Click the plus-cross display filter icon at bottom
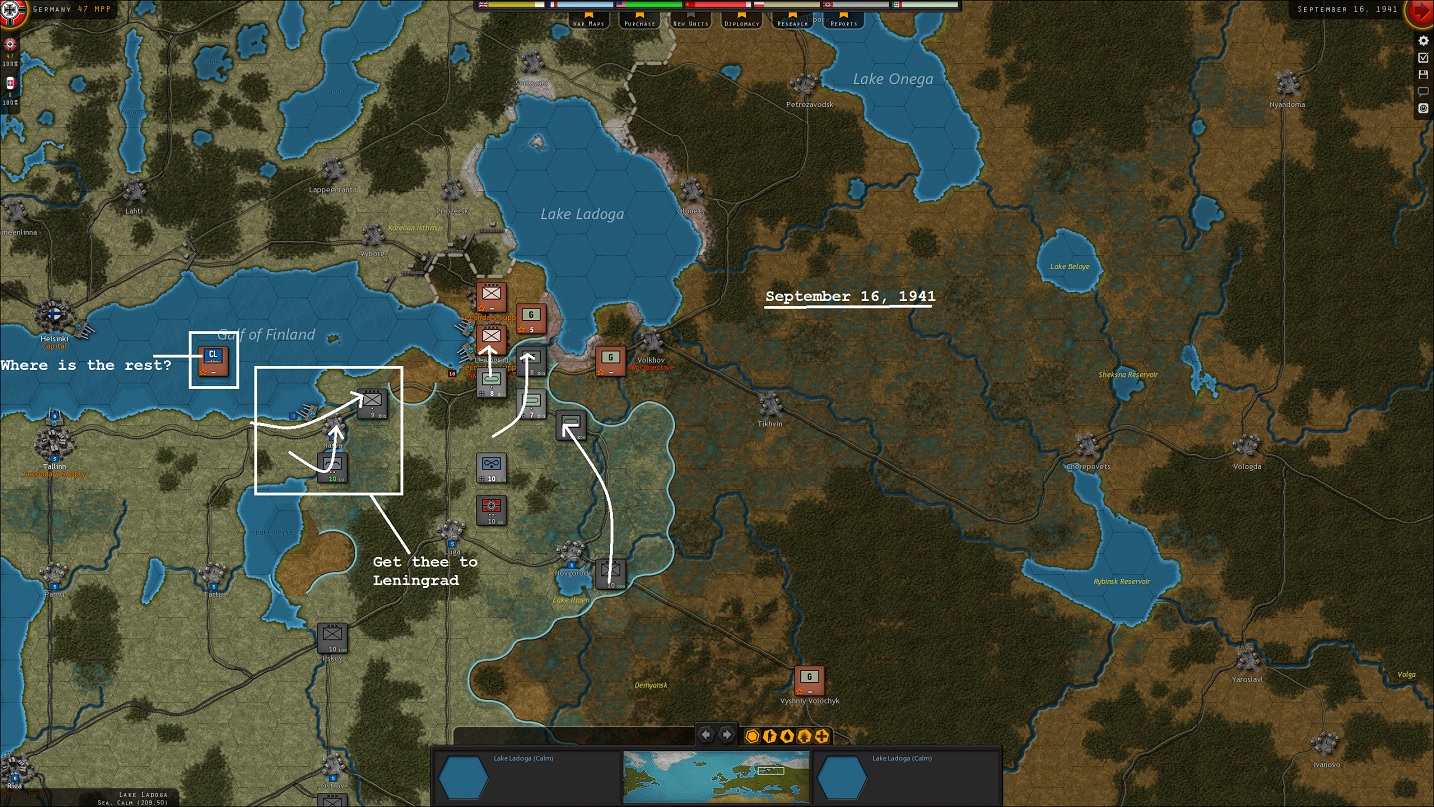The width and height of the screenshot is (1434, 807). (x=824, y=734)
